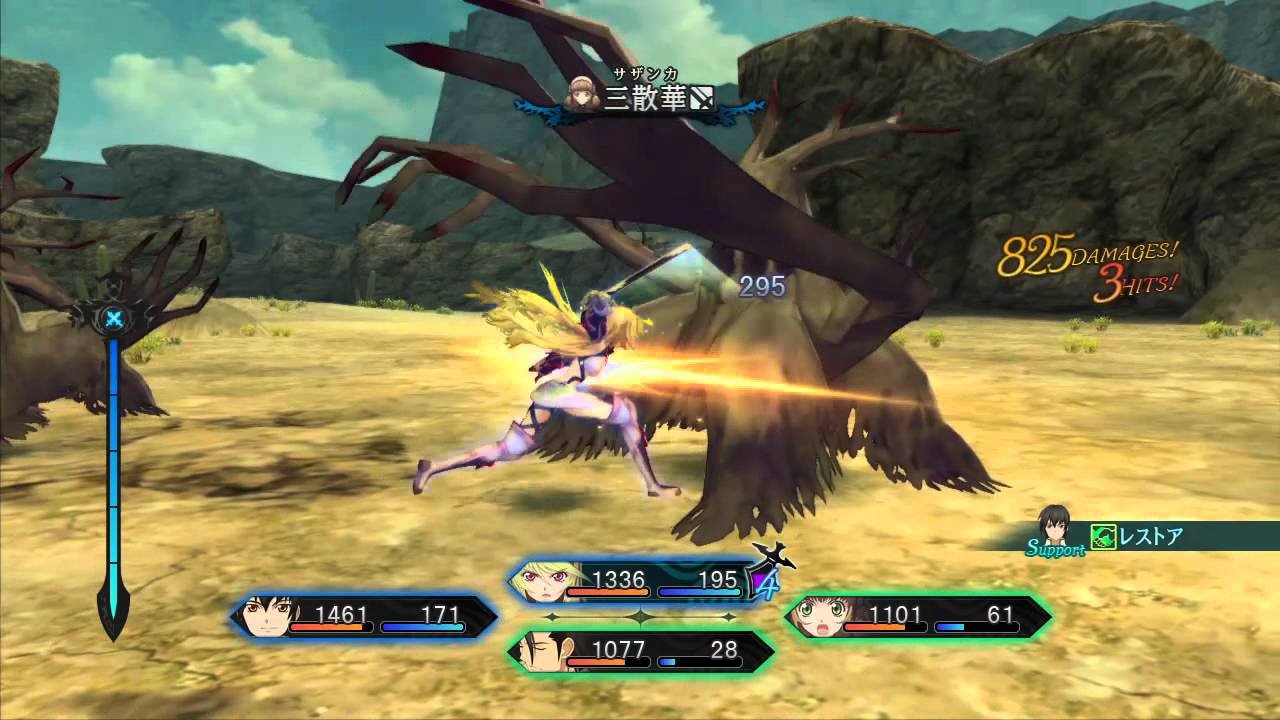Select the party panel showing 1461 HP
Screen dimensions: 1280x720
click(x=364, y=617)
